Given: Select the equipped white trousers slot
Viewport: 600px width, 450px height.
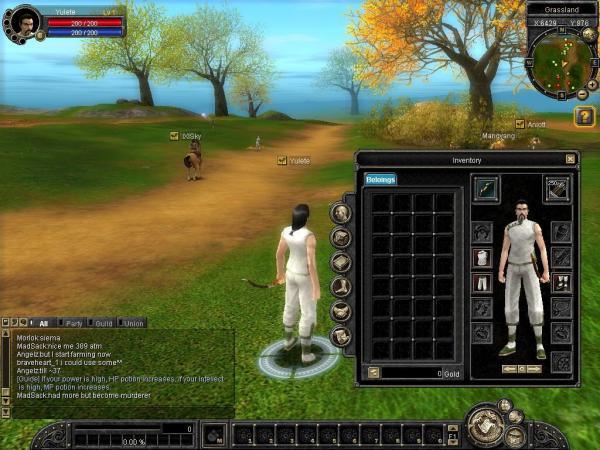Looking at the screenshot, I should [x=481, y=283].
